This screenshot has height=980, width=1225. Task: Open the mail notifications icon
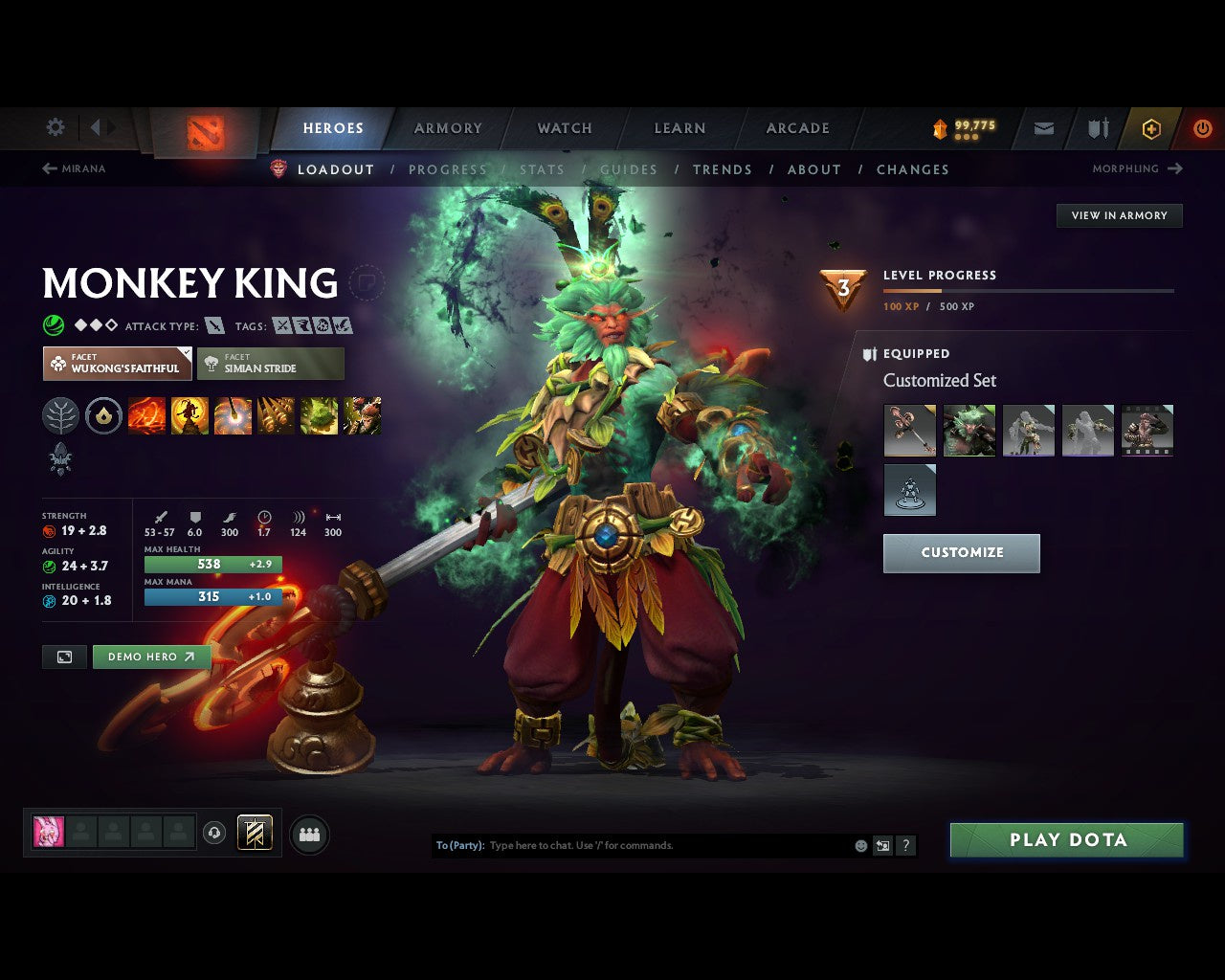(1042, 128)
